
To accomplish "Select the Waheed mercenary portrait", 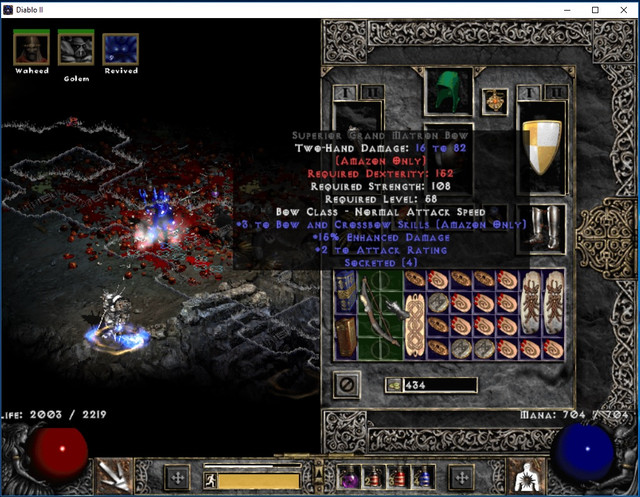I will [32, 48].
